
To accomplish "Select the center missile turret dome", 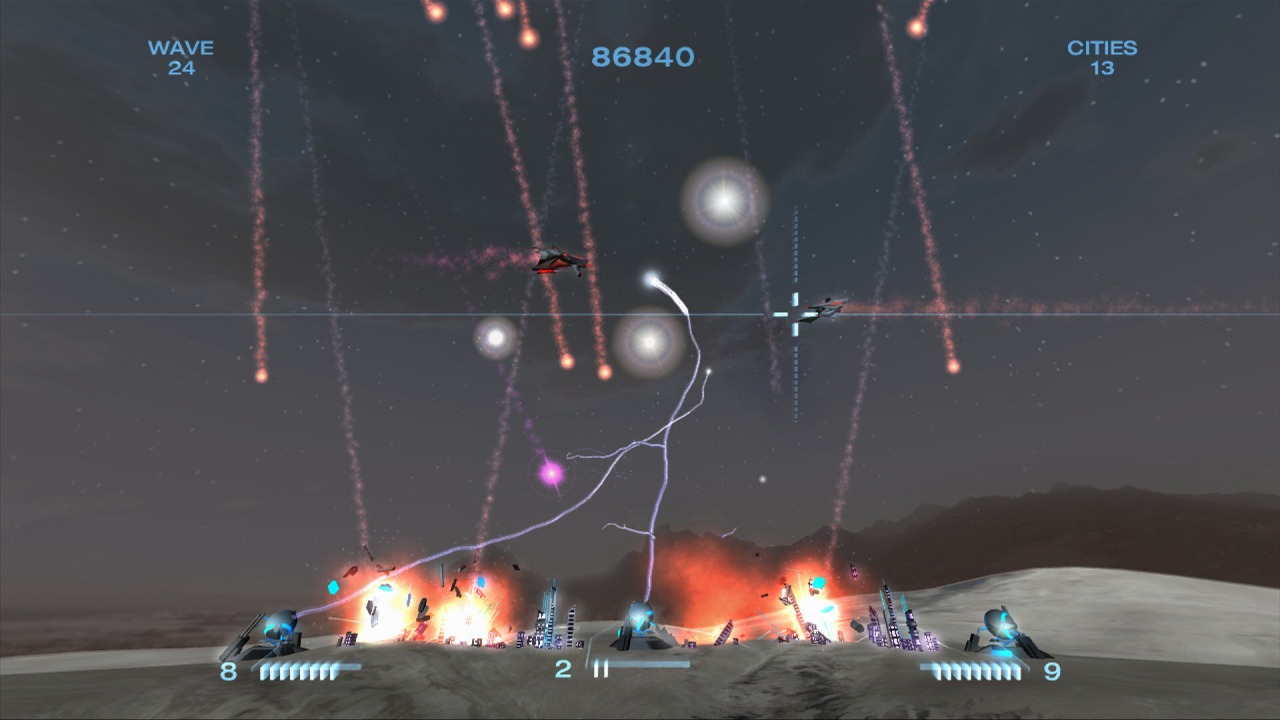I will (x=641, y=615).
